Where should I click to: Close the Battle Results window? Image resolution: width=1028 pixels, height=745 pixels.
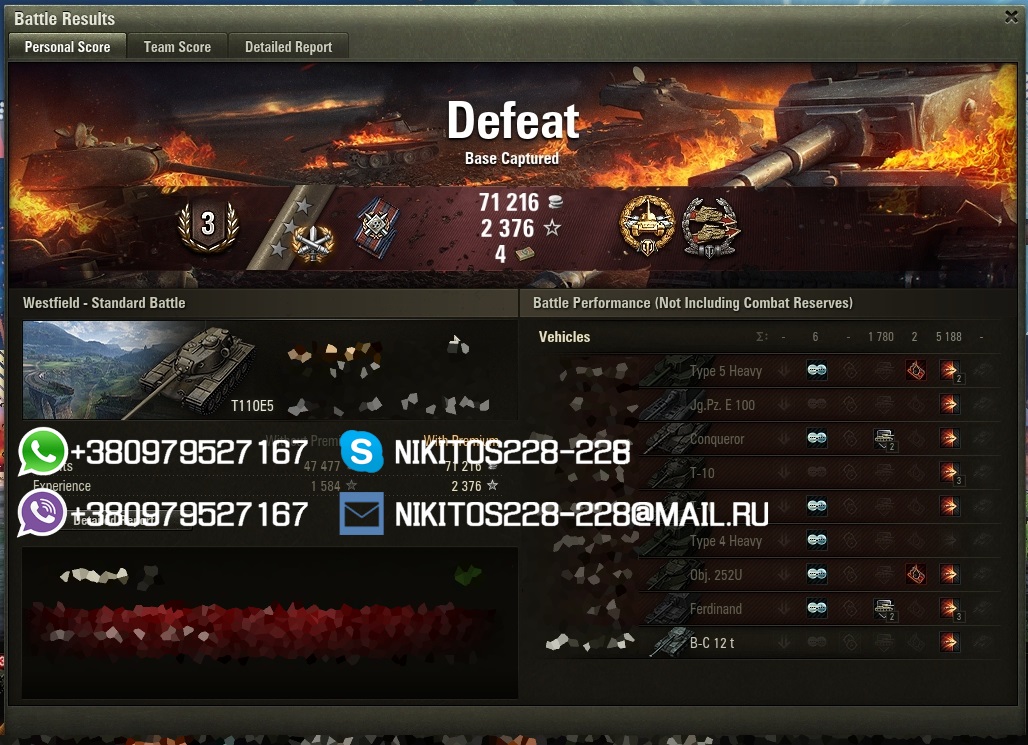(x=1011, y=17)
